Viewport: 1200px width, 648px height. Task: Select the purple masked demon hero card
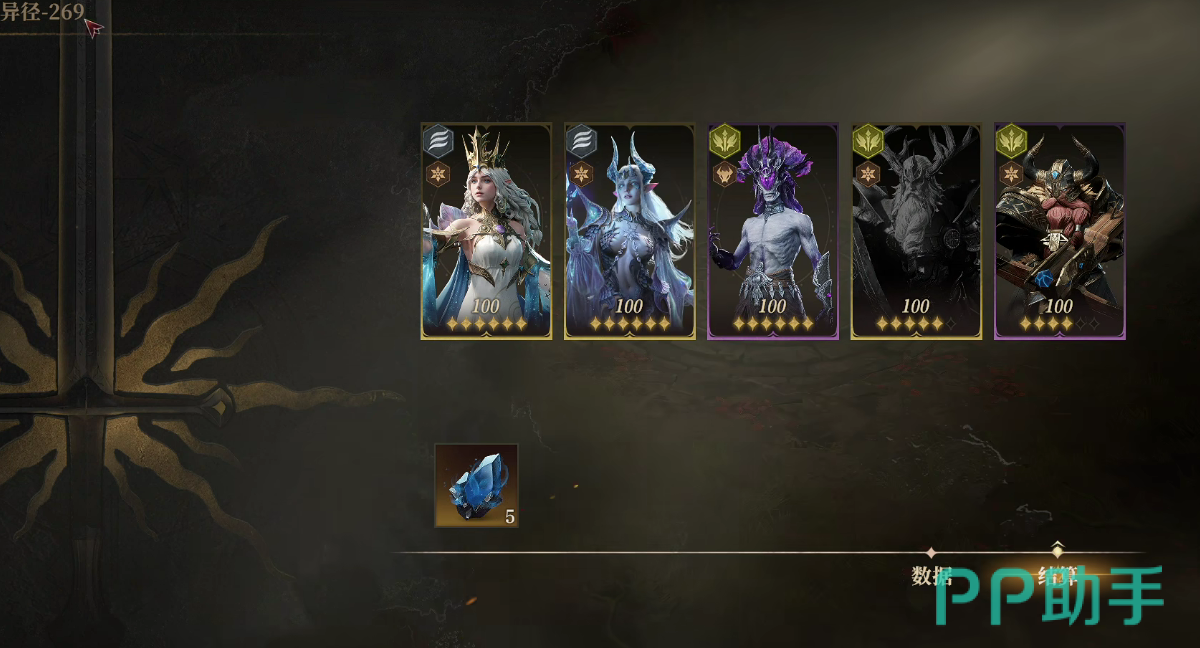point(773,231)
